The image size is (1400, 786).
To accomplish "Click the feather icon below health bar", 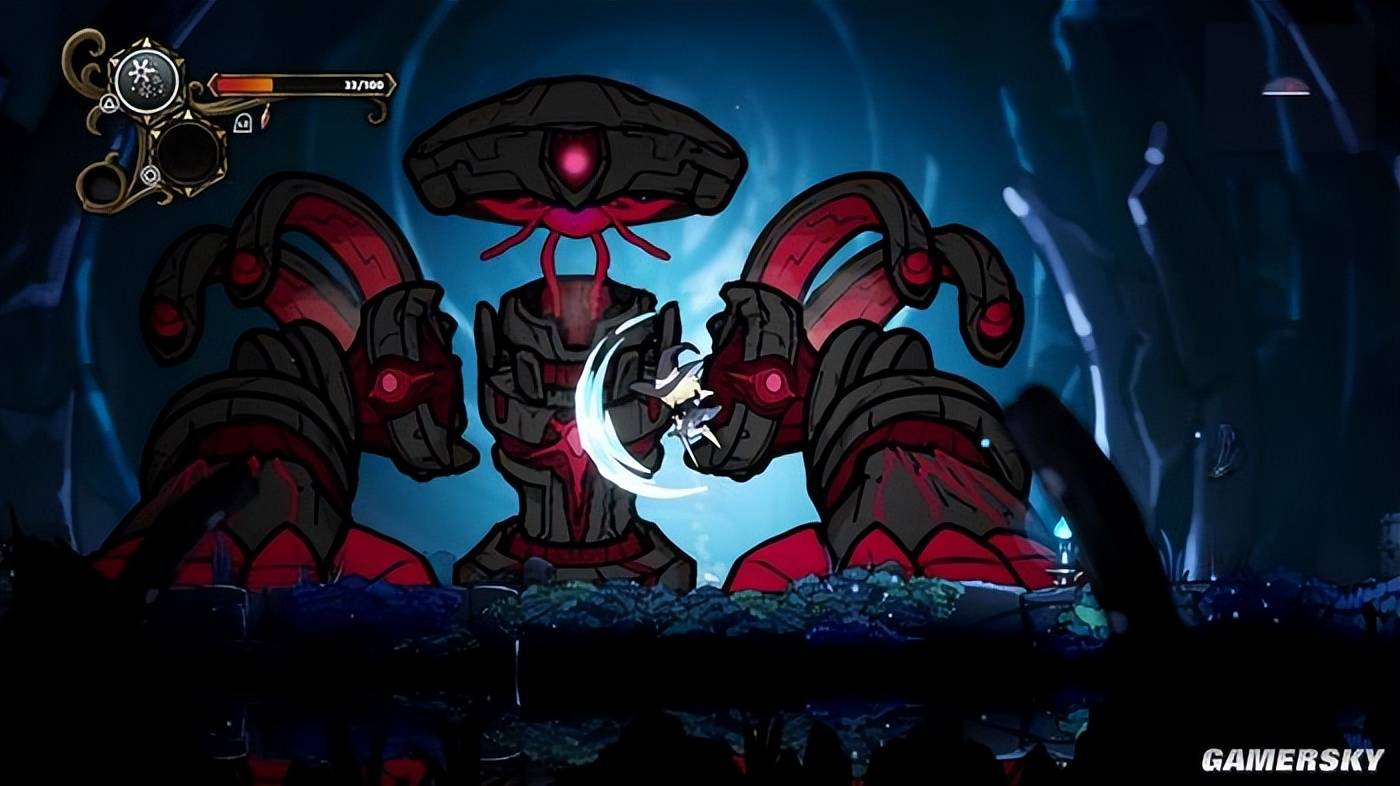I will tap(265, 119).
